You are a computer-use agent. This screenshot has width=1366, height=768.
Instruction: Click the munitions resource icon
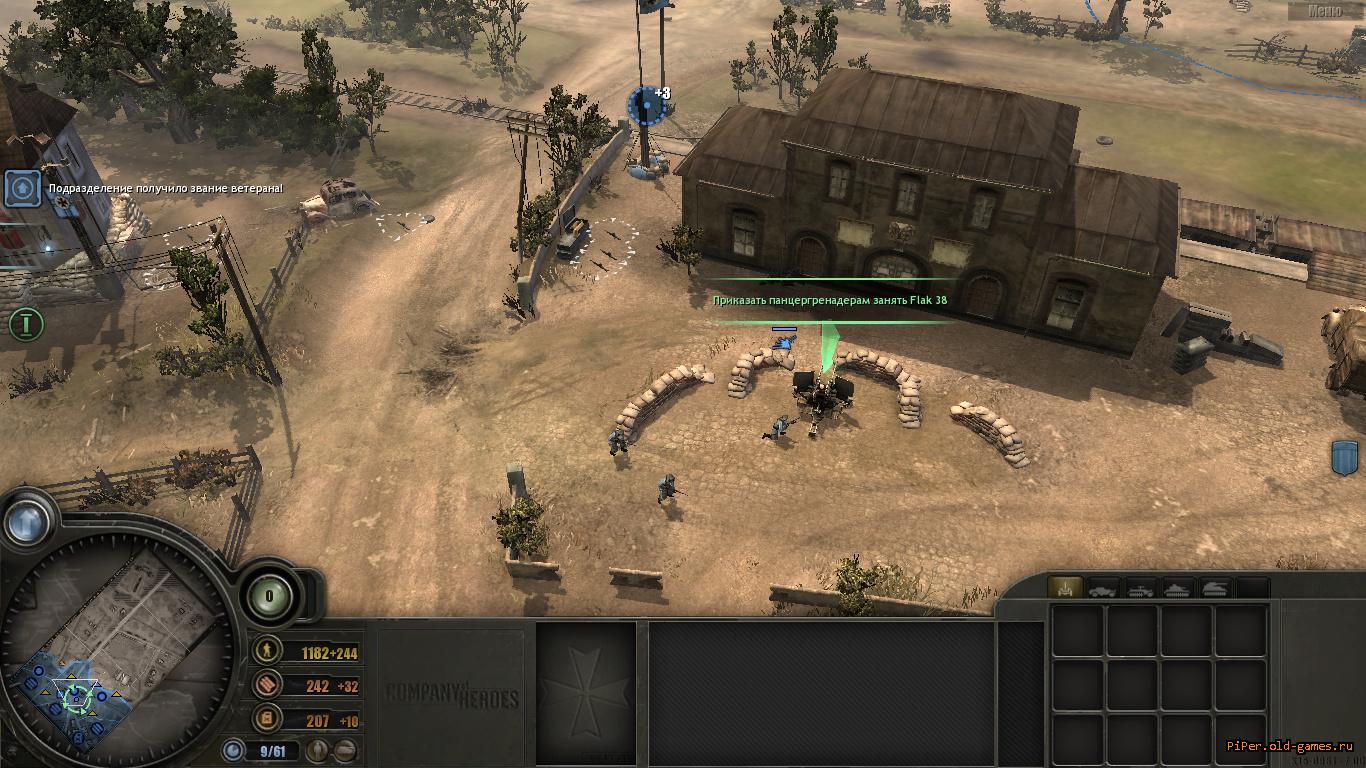coord(266,686)
